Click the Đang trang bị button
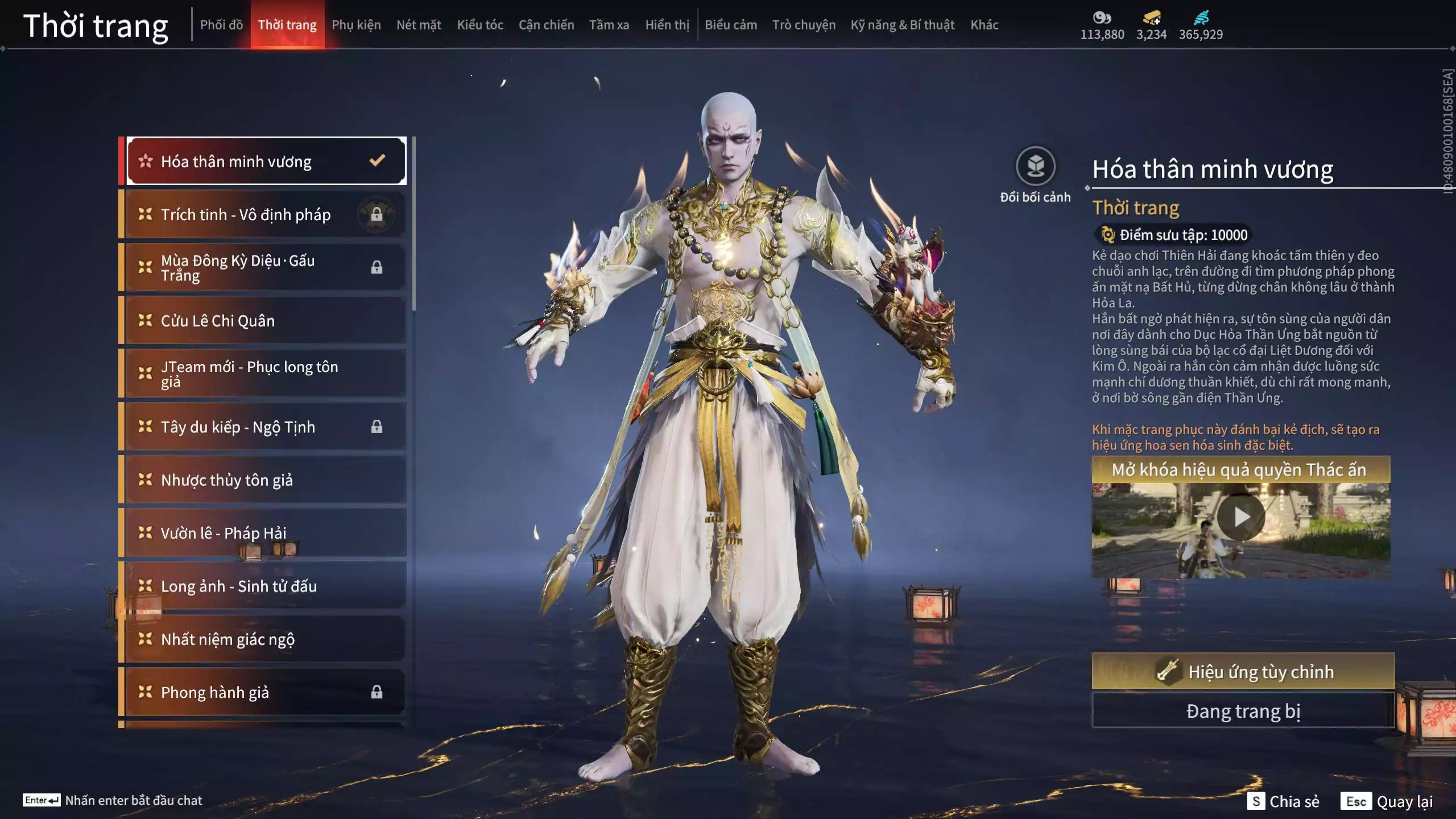This screenshot has width=1456, height=819. 1243,711
